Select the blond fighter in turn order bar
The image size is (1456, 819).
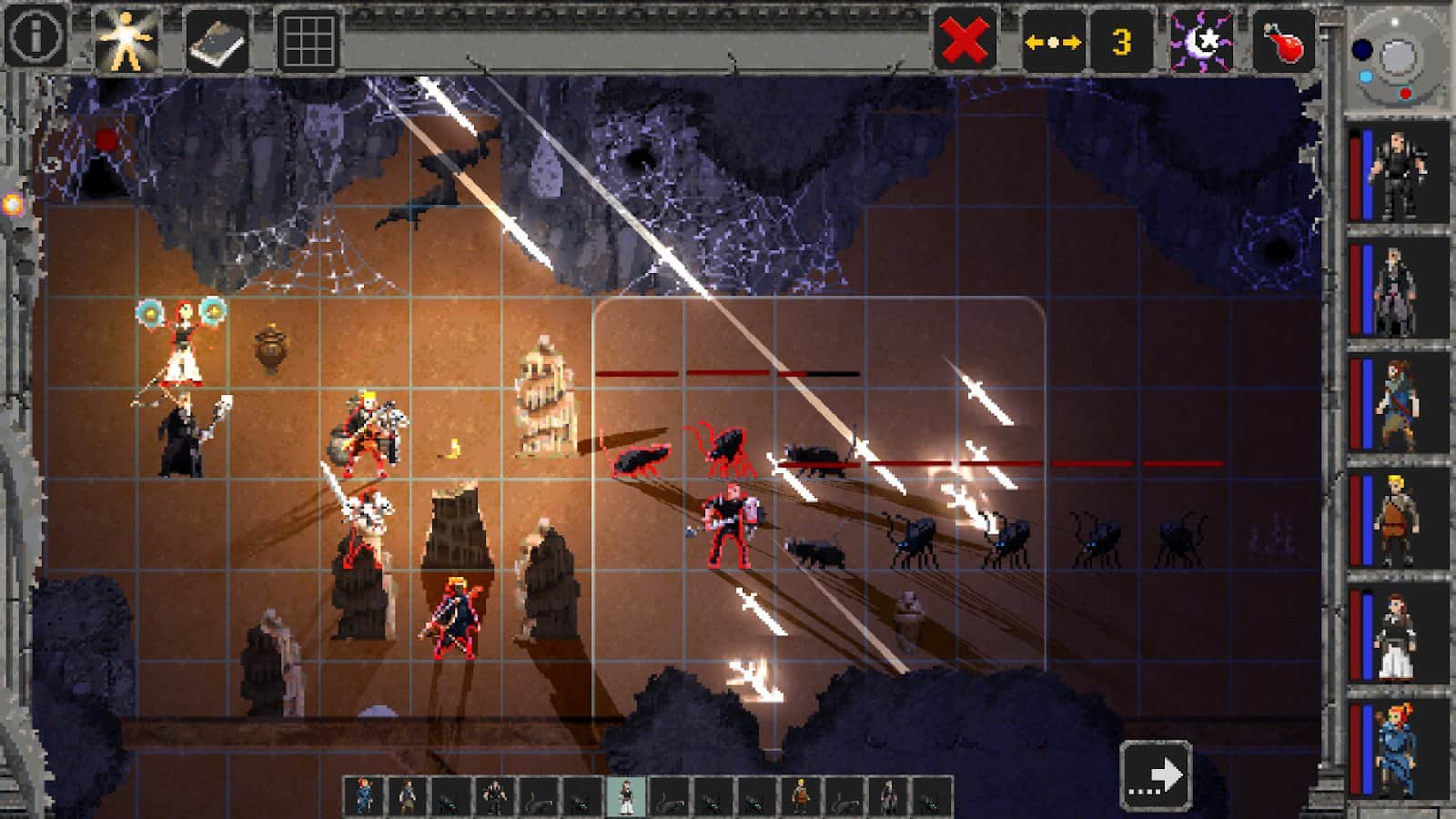pyautogui.click(x=801, y=797)
